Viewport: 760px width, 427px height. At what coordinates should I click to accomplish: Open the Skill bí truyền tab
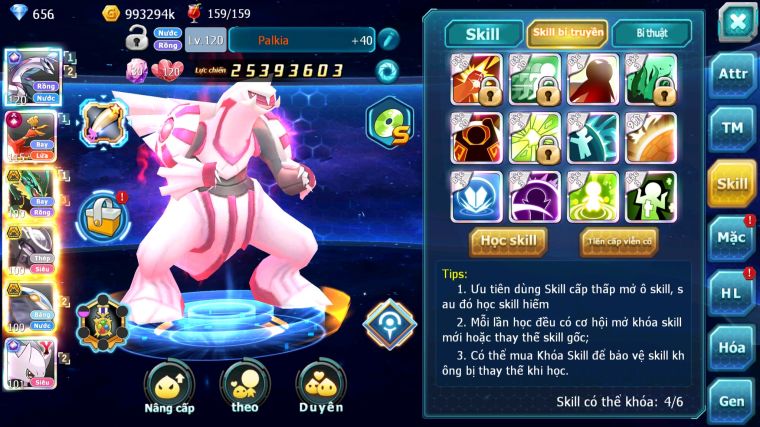pos(567,33)
